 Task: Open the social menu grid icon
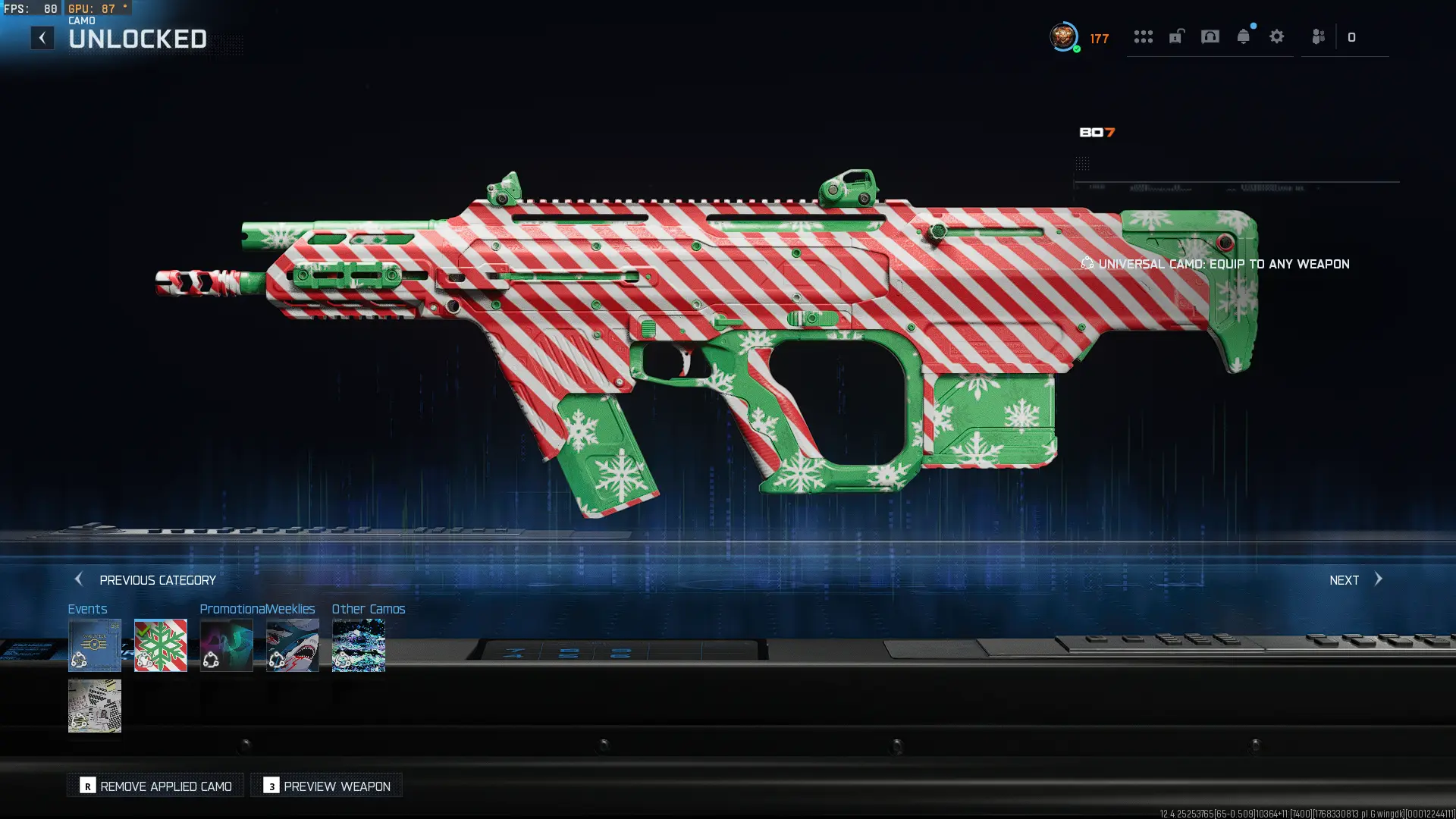[1144, 36]
